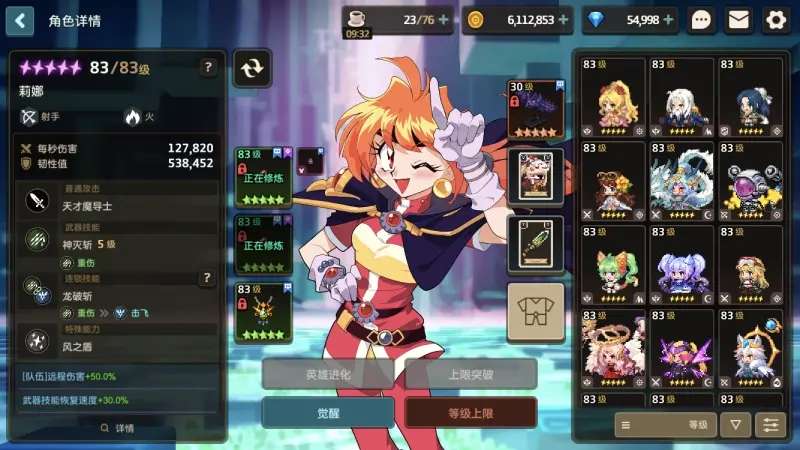This screenshot has width=800, height=450.
Task: Select the 神灭斩 weapon skill row
Action: point(120,245)
